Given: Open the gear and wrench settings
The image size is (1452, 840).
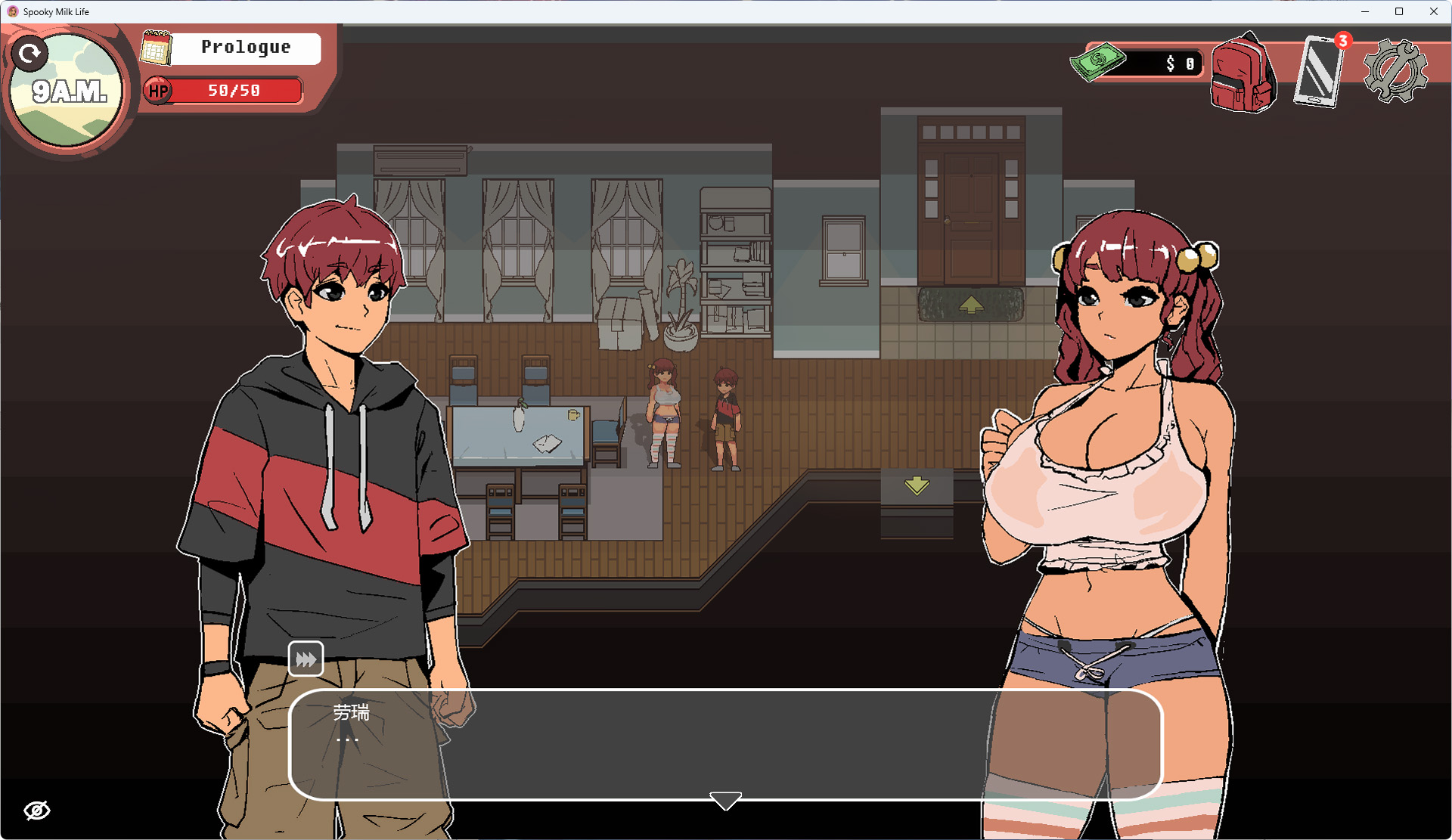Looking at the screenshot, I should (1395, 71).
